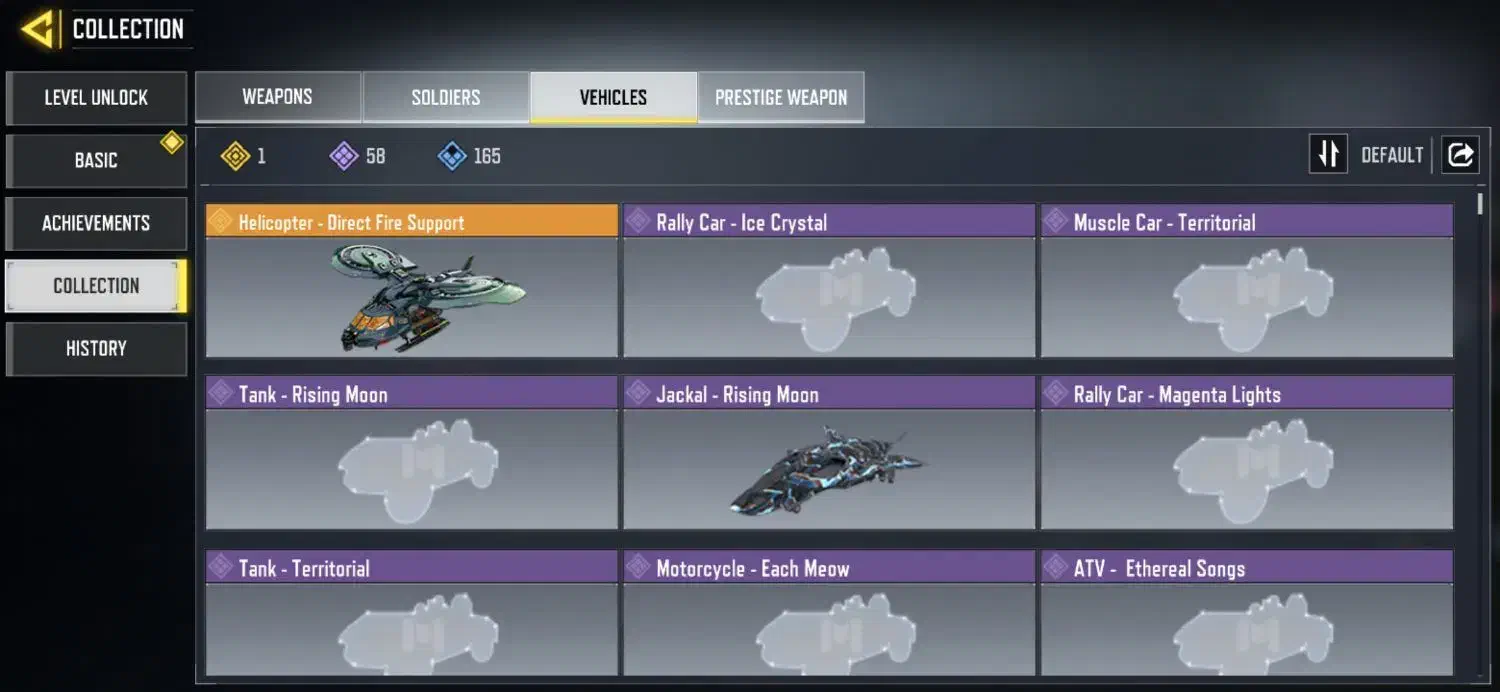Pick Rally Car - Magenta Lights tile
1500x692 pixels.
click(x=1246, y=453)
